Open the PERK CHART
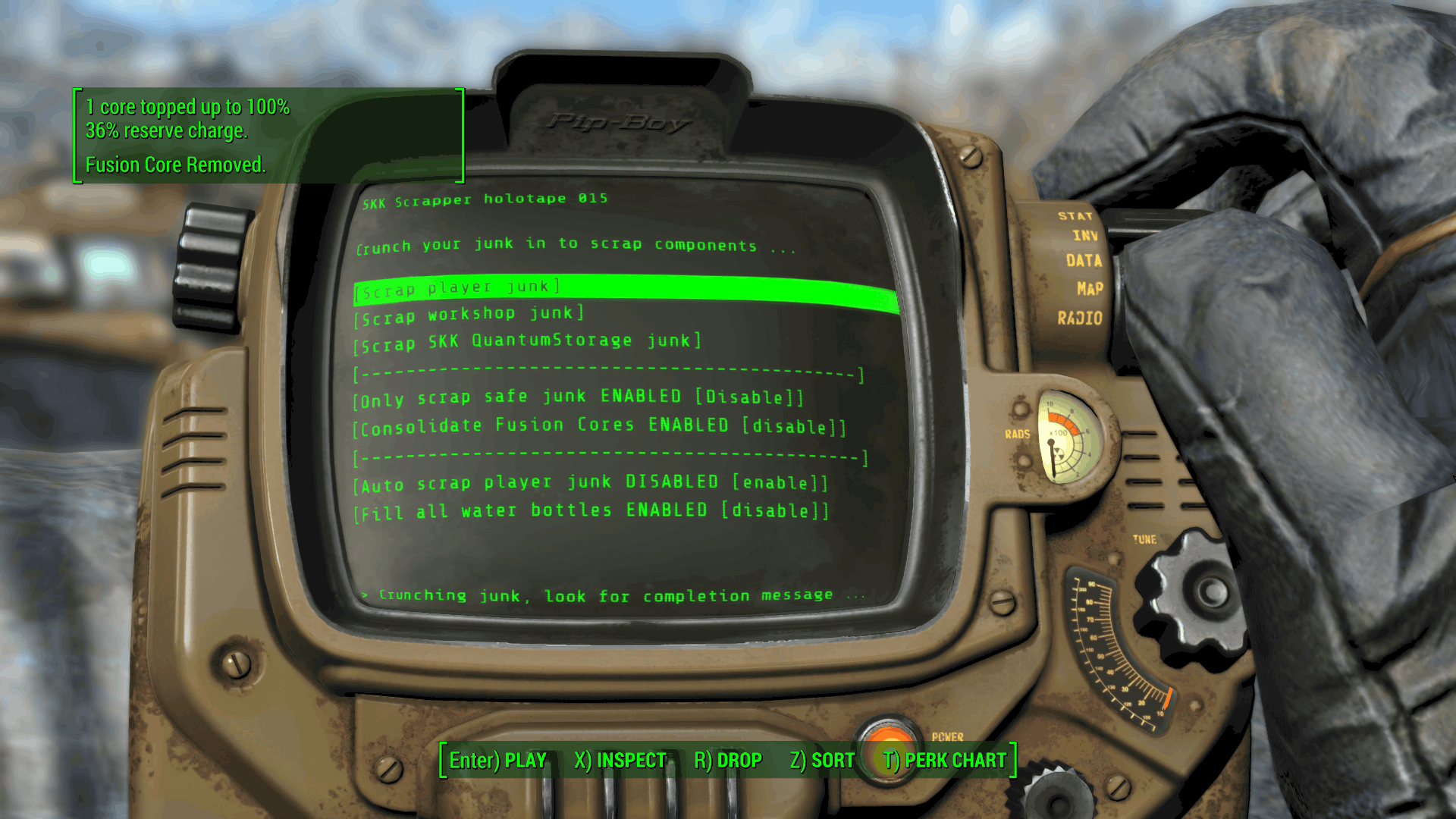This screenshot has height=819, width=1456. click(x=945, y=761)
